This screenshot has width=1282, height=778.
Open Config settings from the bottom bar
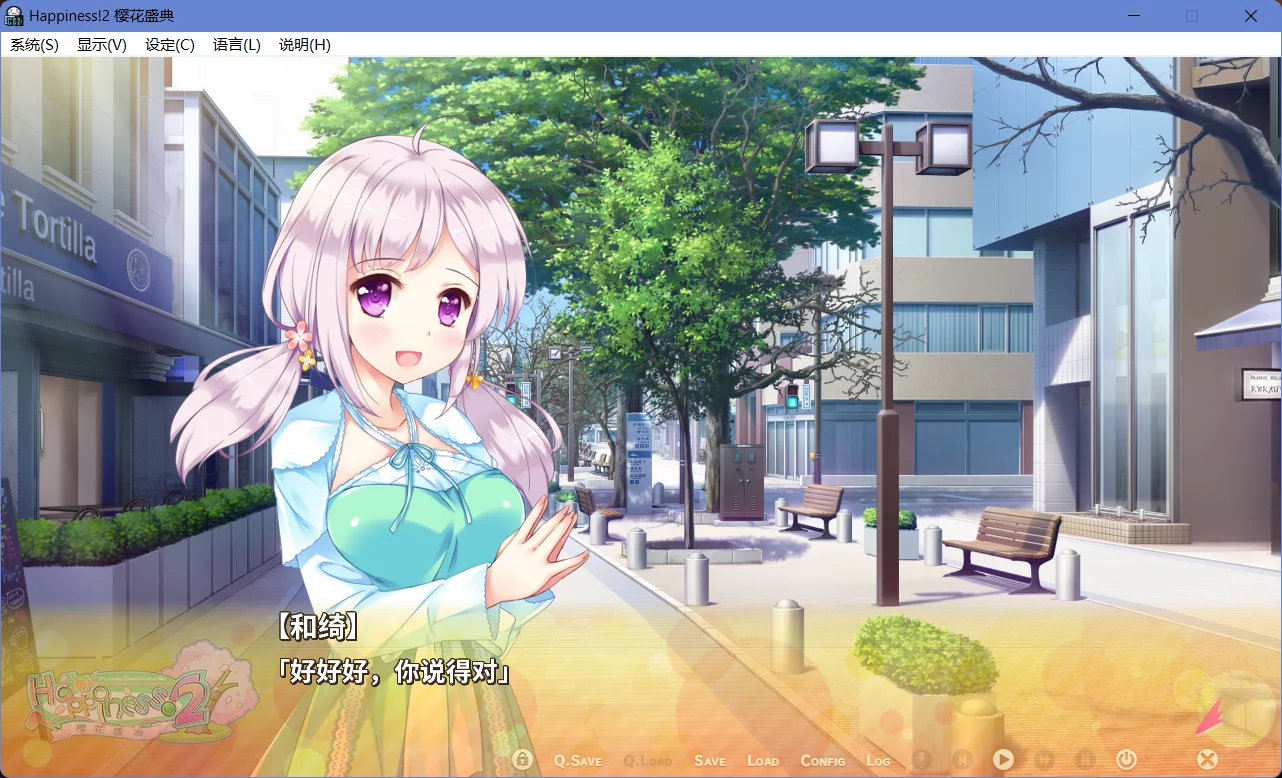(x=822, y=760)
